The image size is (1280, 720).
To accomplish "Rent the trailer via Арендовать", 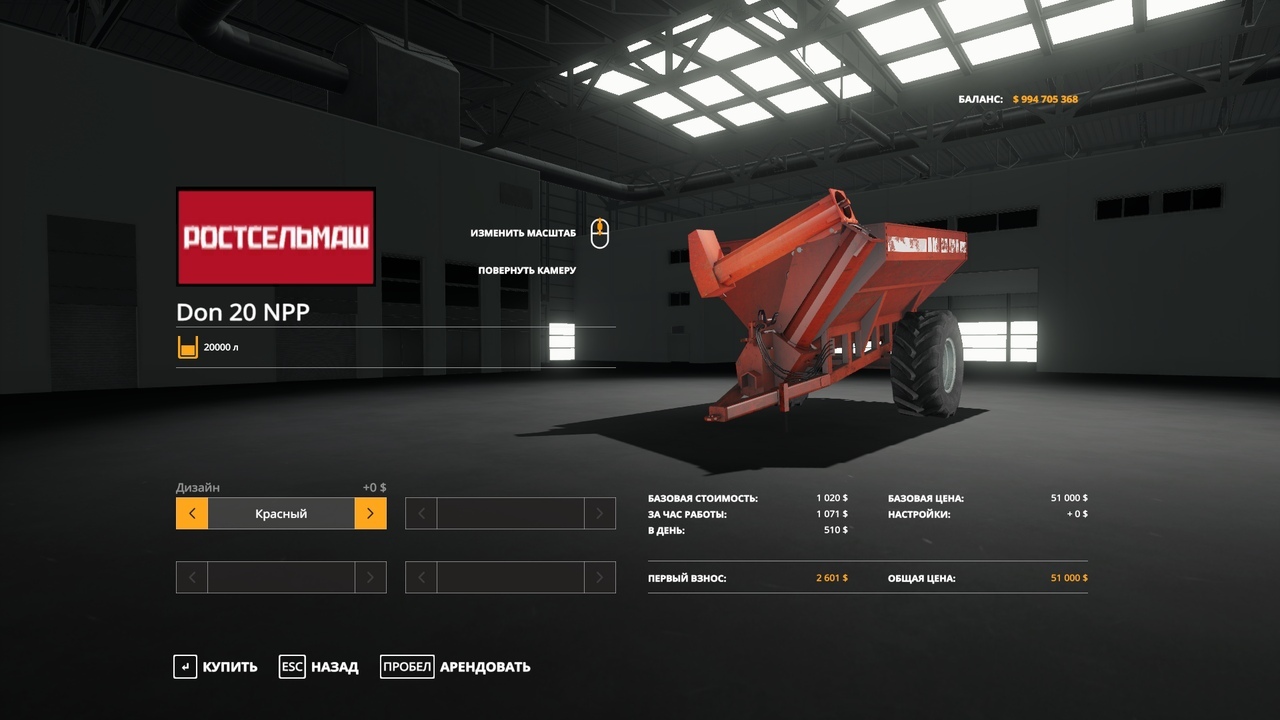I will pos(456,667).
